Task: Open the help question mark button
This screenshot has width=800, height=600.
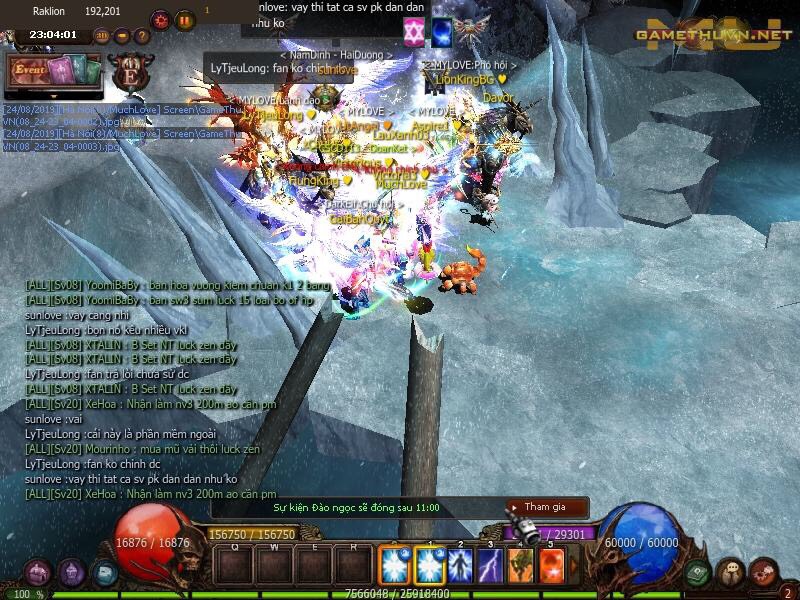Action: [141, 36]
